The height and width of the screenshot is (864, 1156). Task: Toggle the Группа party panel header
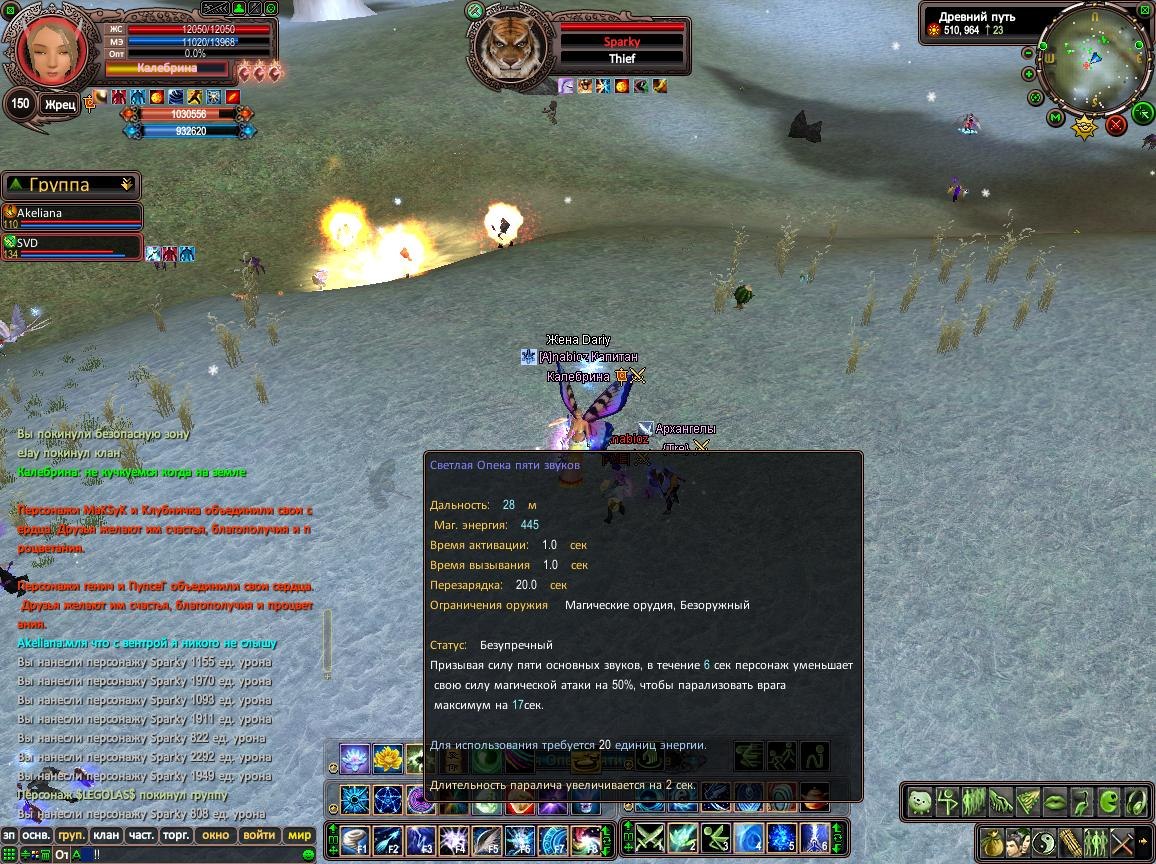[70, 185]
